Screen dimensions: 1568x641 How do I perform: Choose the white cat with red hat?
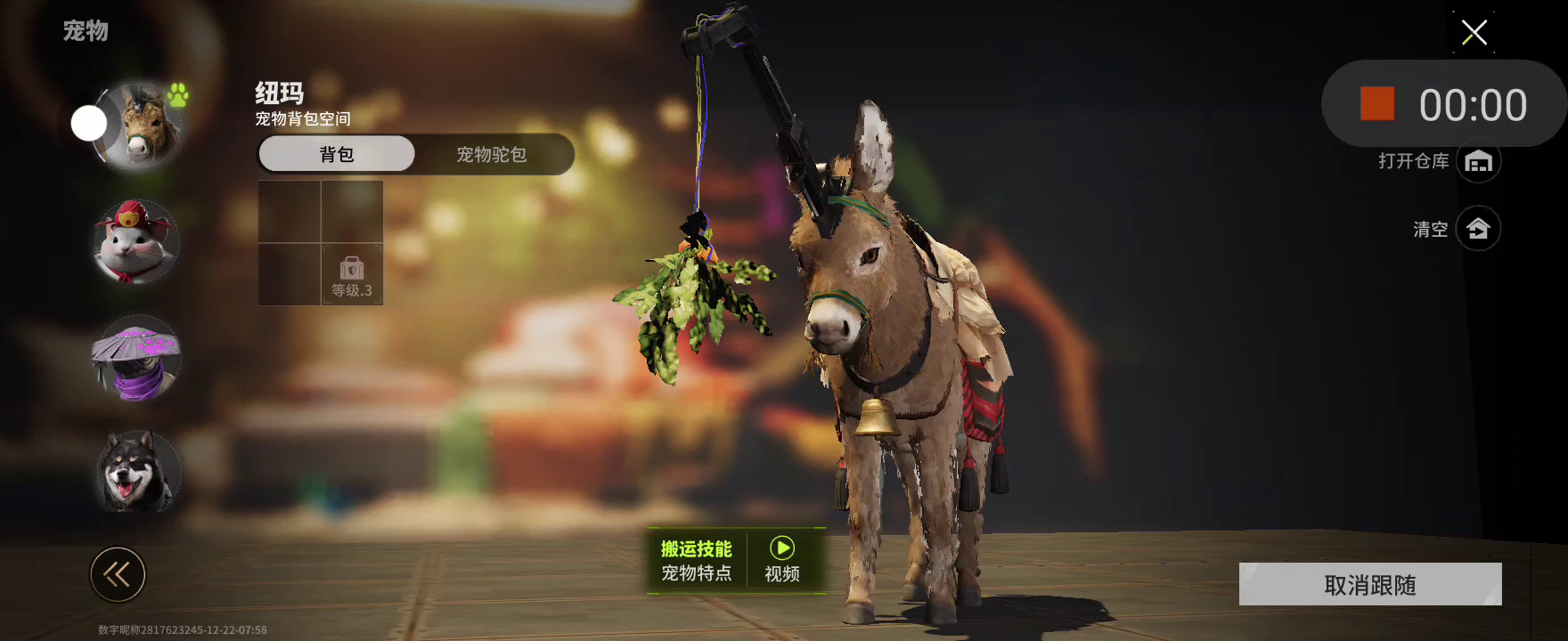coord(135,242)
